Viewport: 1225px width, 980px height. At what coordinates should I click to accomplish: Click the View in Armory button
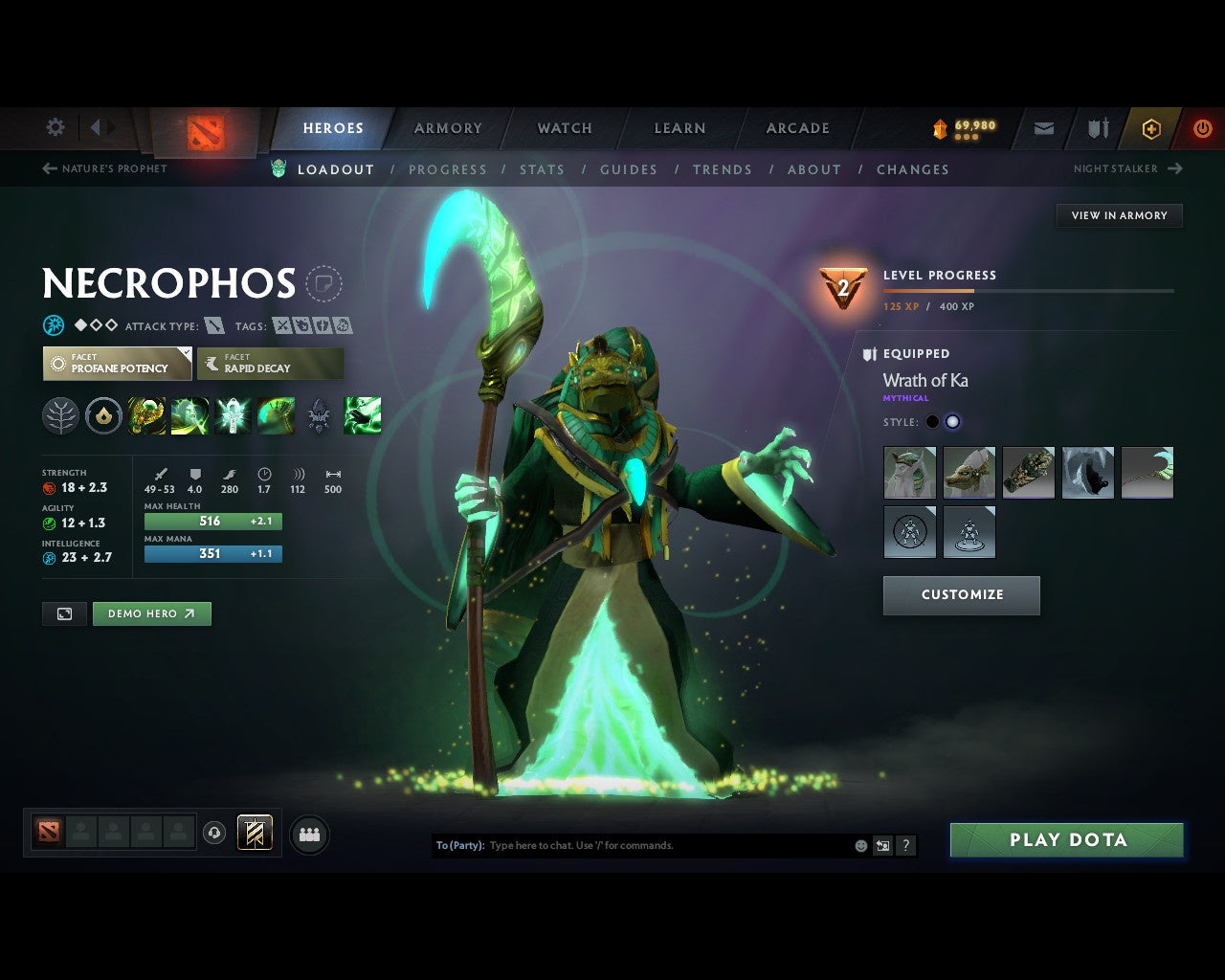pyautogui.click(x=1118, y=215)
